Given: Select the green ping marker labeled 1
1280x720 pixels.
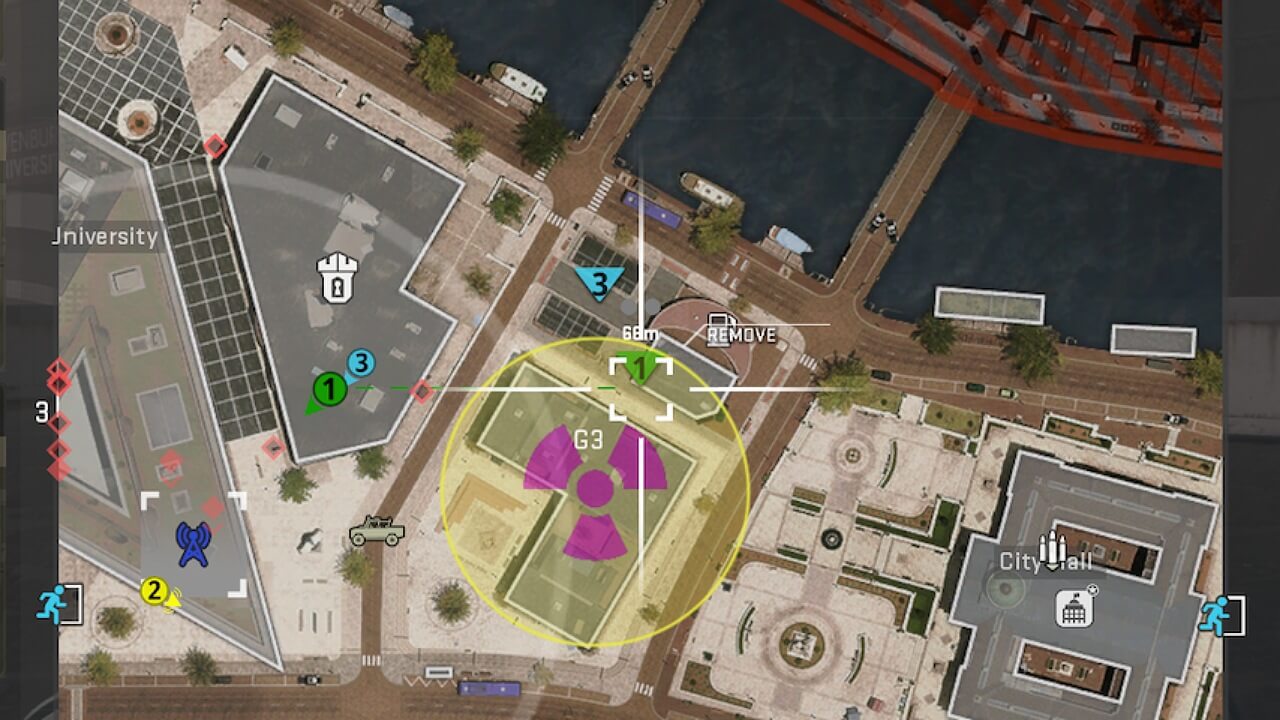Looking at the screenshot, I should click(x=639, y=369).
